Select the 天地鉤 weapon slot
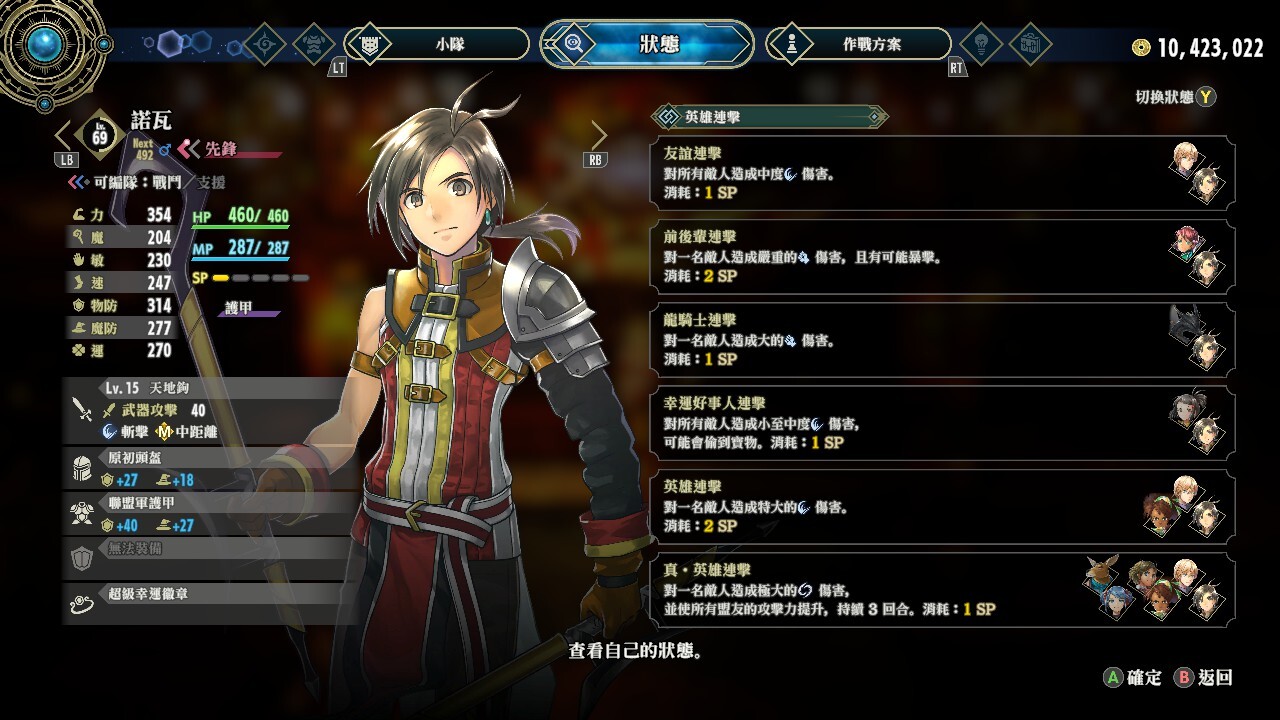 click(x=210, y=409)
